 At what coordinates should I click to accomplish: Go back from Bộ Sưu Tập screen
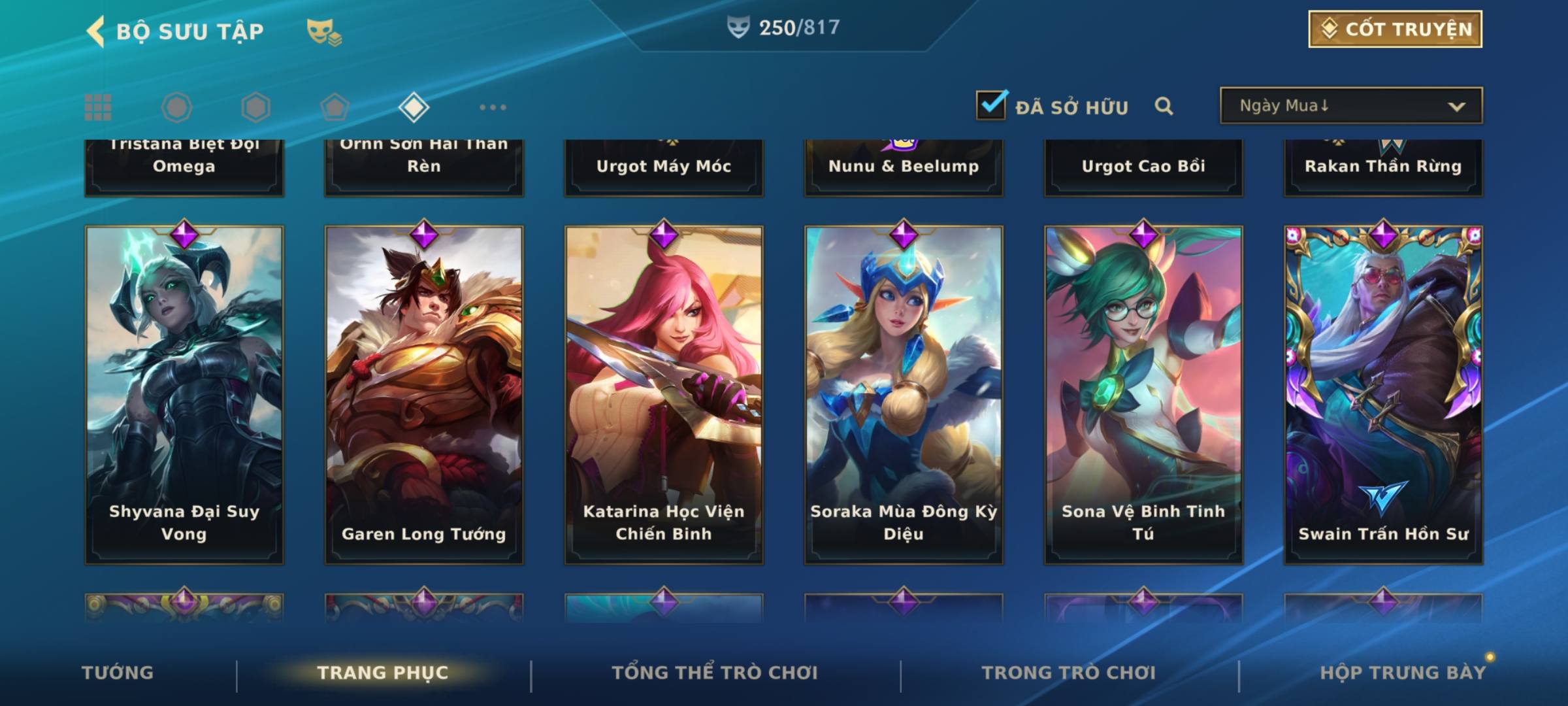96,31
